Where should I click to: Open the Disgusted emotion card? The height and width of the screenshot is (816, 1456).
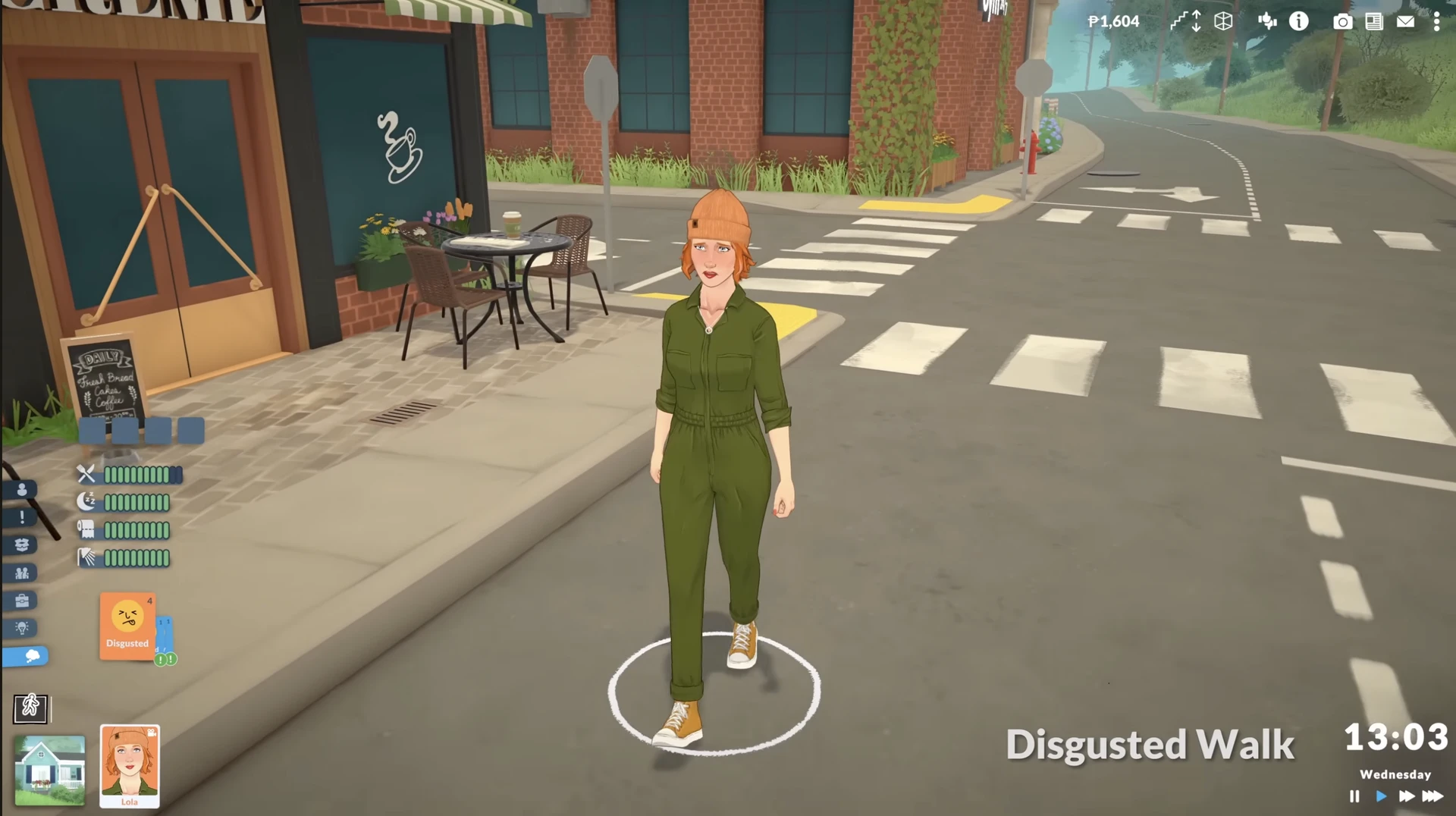[127, 626]
